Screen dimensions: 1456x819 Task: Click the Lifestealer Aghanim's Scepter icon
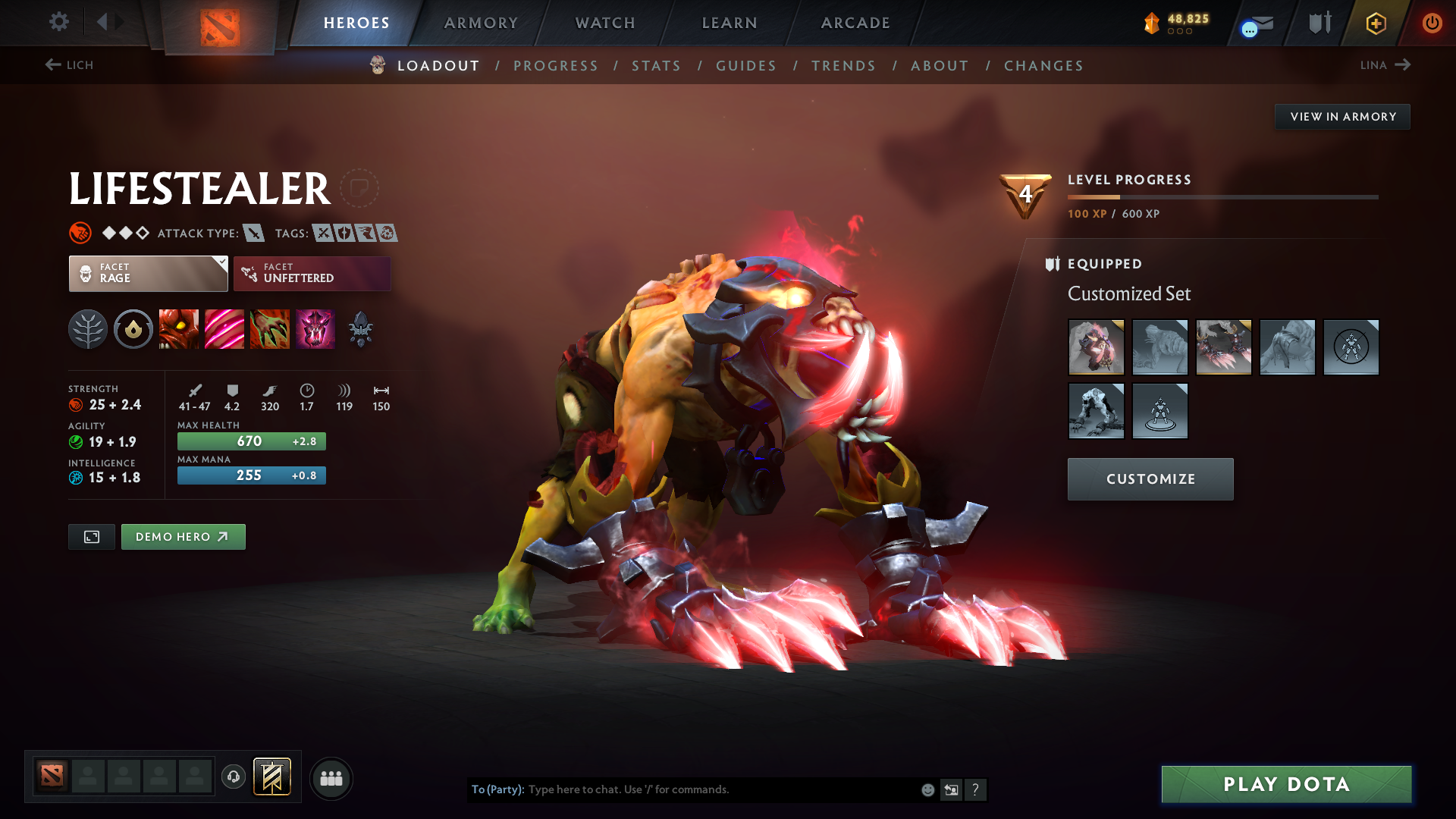pos(360,329)
